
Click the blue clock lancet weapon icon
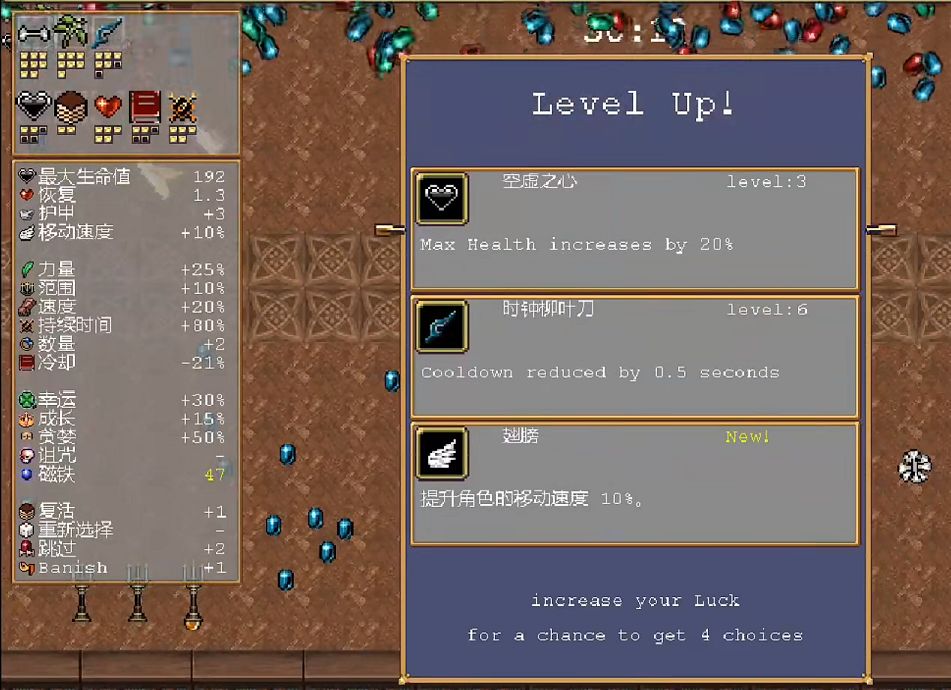coord(107,35)
